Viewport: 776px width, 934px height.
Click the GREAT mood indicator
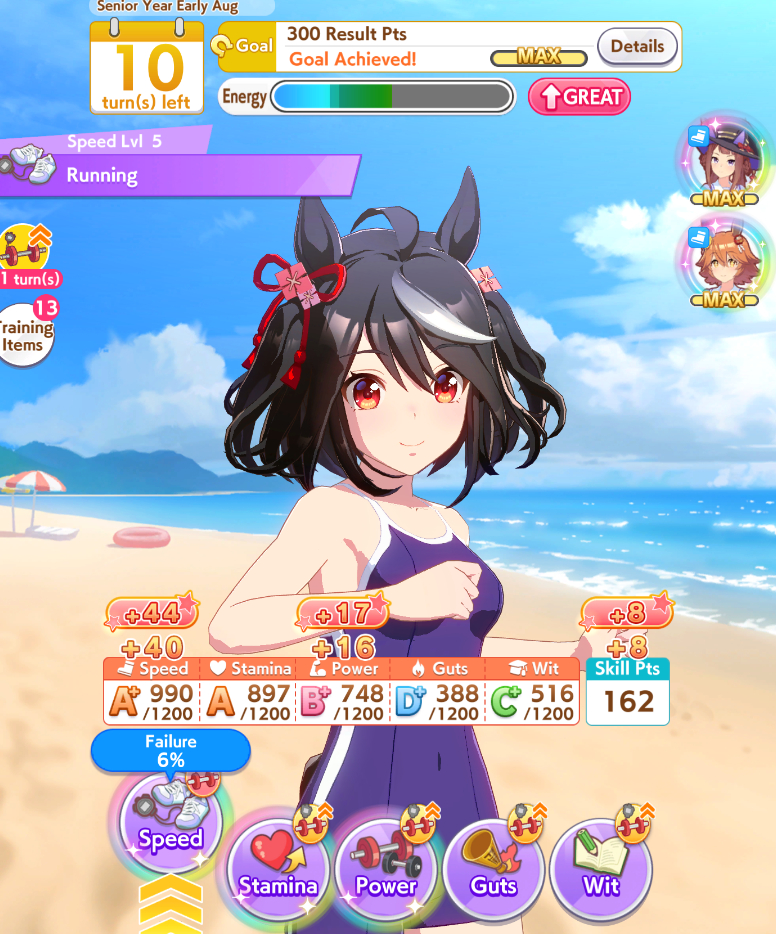(x=579, y=97)
